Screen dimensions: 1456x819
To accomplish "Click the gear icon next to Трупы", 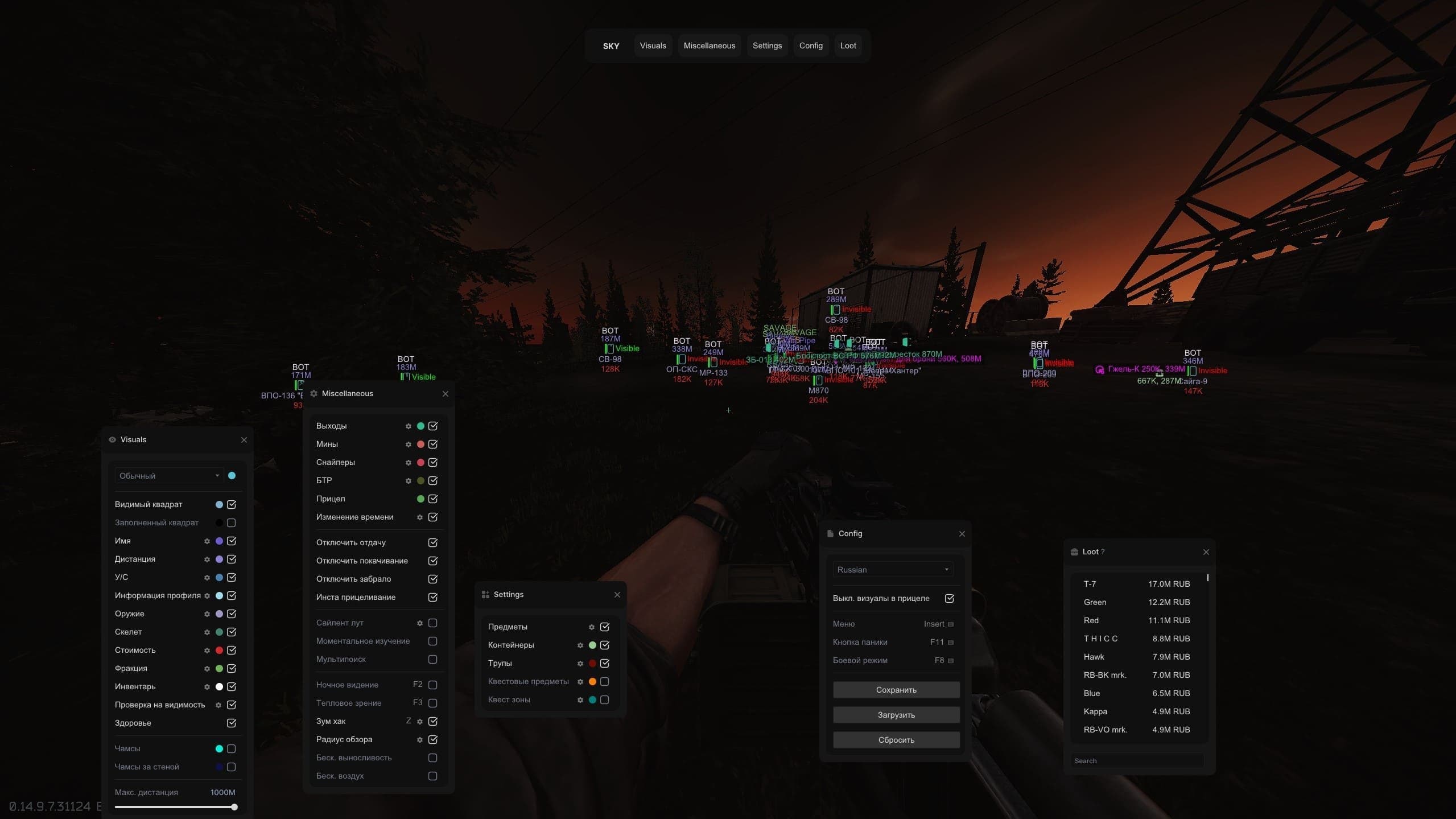I will tap(580, 663).
